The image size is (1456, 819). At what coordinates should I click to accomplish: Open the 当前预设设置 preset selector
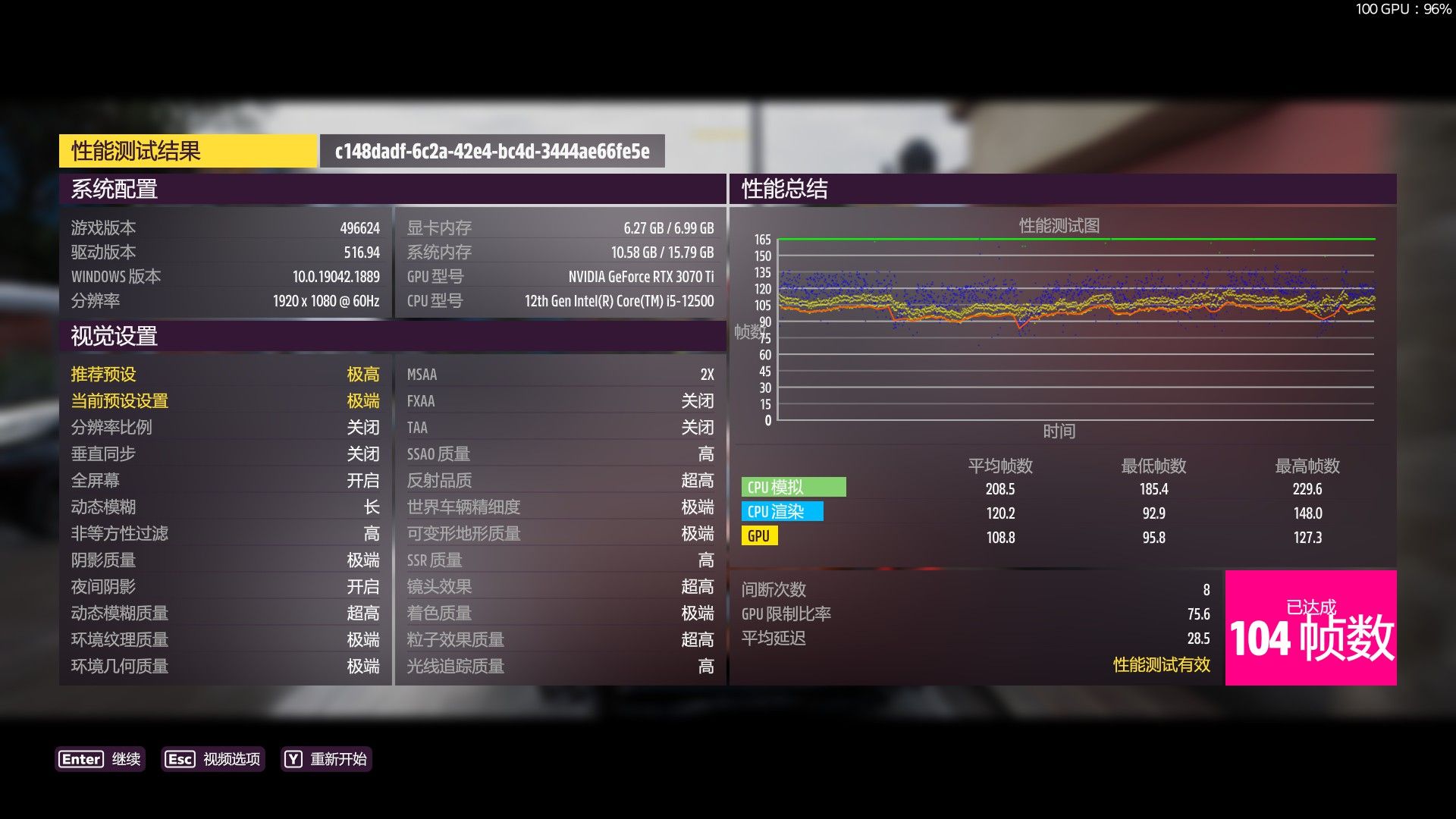pyautogui.click(x=227, y=400)
